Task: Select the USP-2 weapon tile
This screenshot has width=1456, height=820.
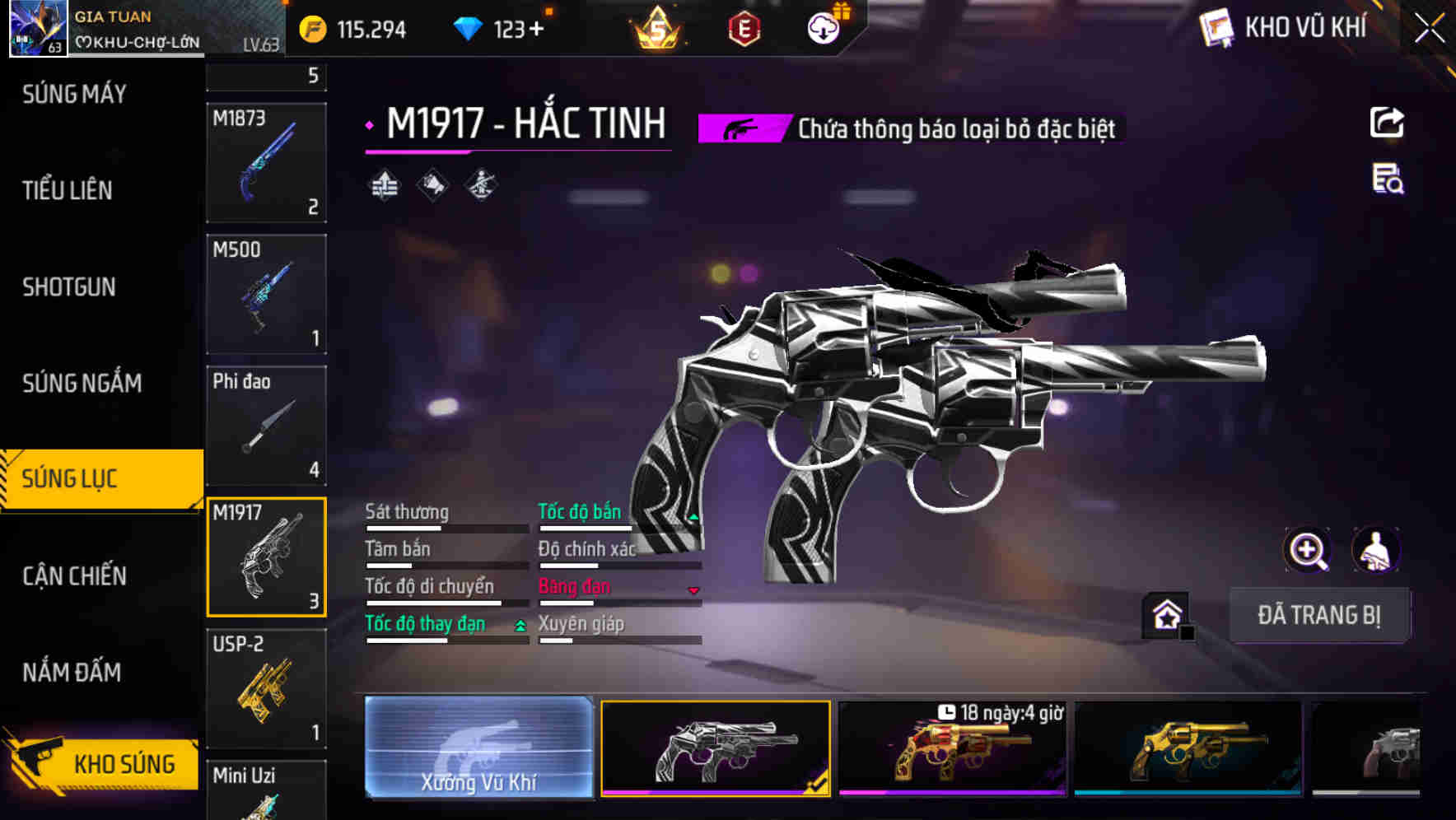Action: pos(266,688)
